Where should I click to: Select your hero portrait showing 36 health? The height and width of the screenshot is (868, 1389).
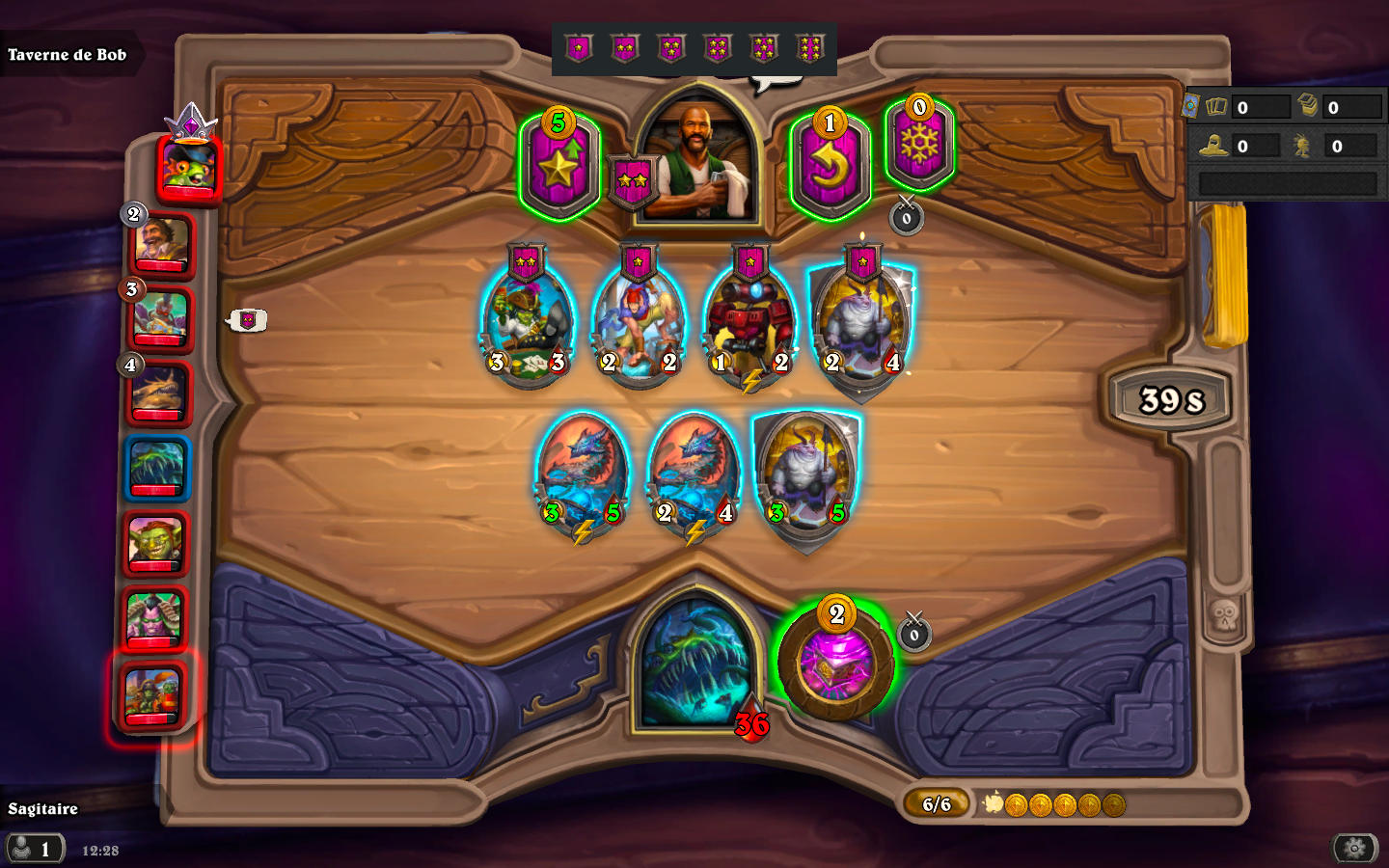click(x=696, y=675)
